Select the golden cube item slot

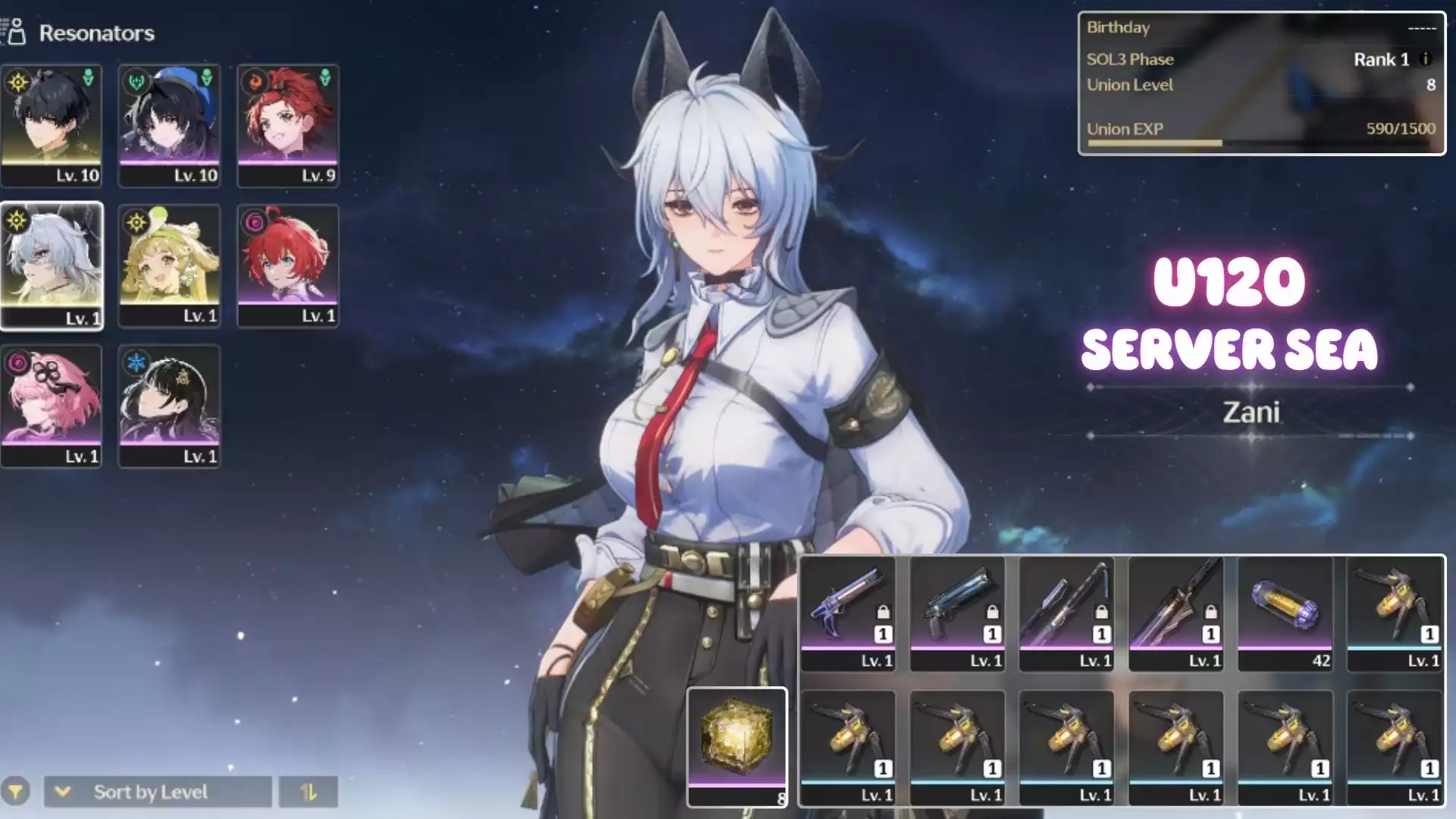tap(737, 747)
